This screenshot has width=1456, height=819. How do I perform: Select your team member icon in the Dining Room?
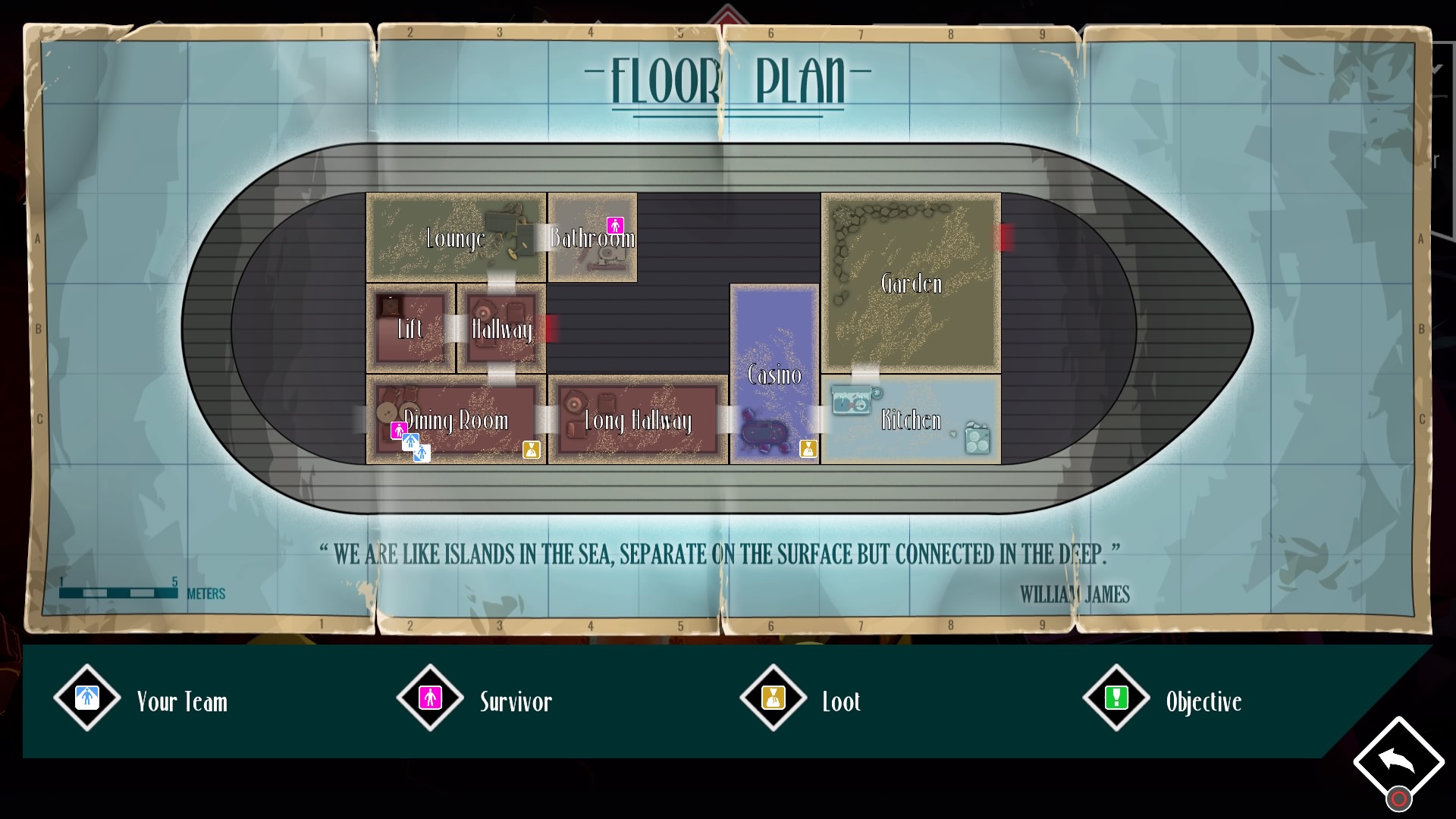click(410, 441)
